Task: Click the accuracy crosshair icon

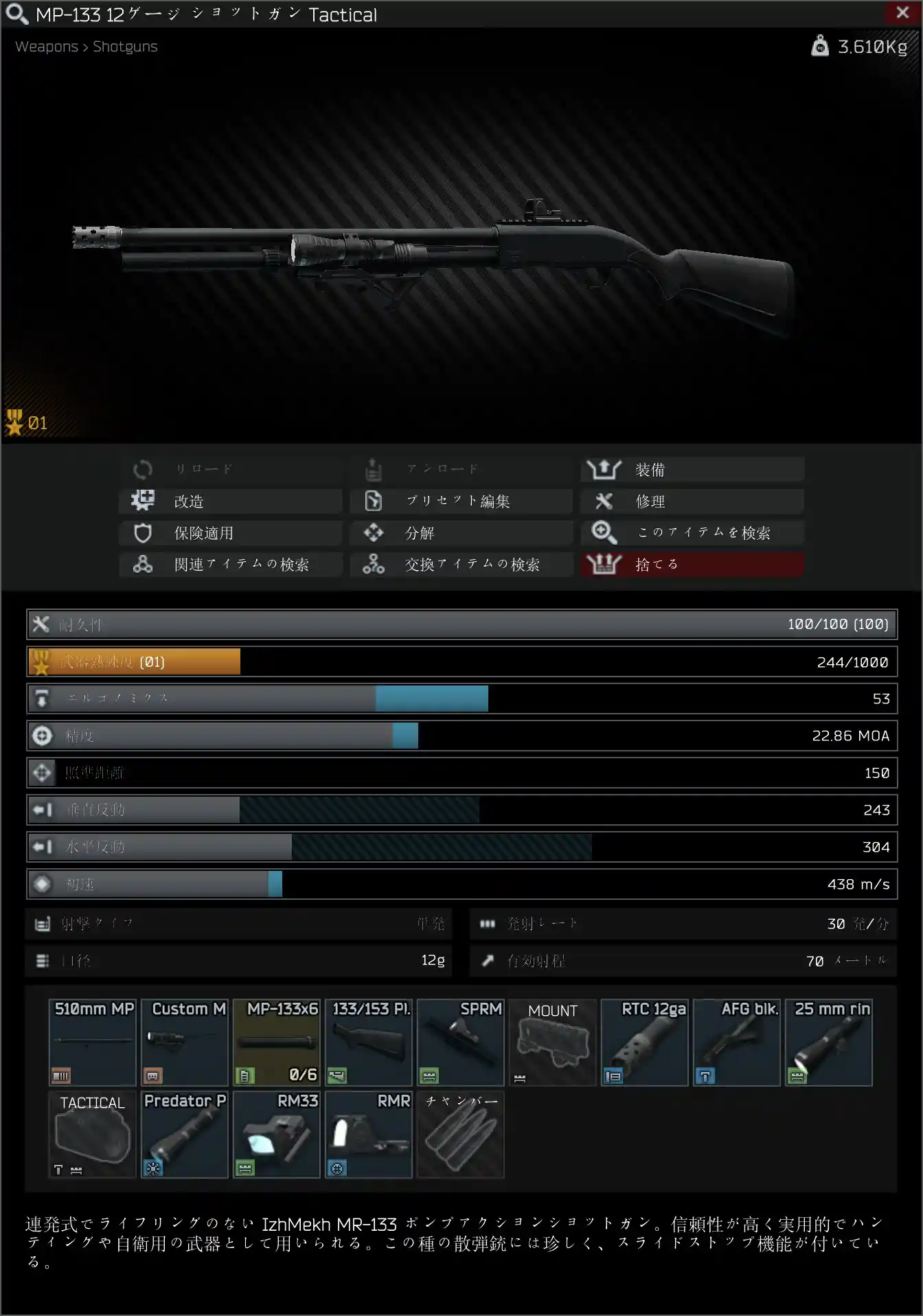Action: click(x=42, y=735)
